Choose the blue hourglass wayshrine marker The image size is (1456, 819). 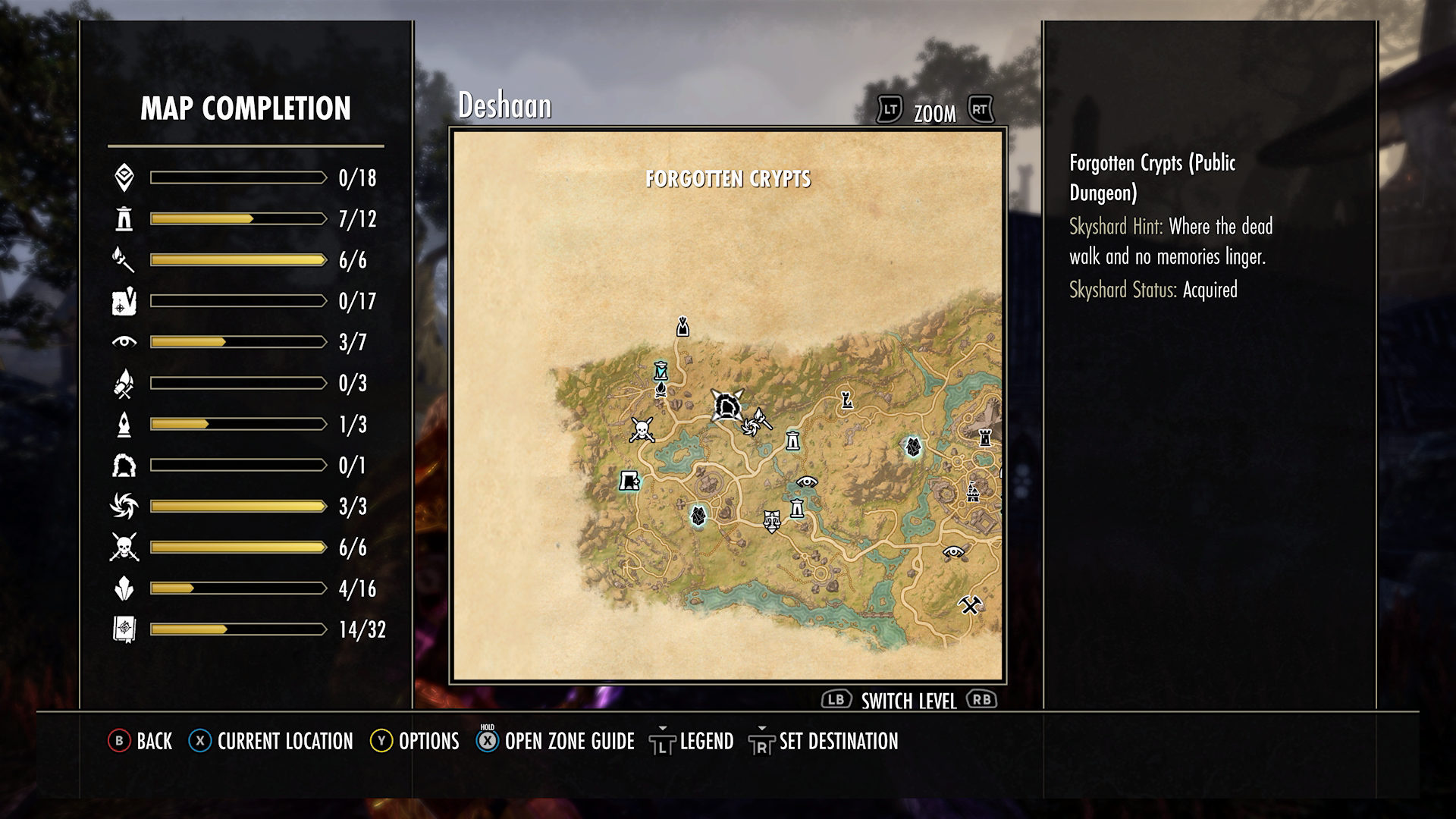(661, 371)
